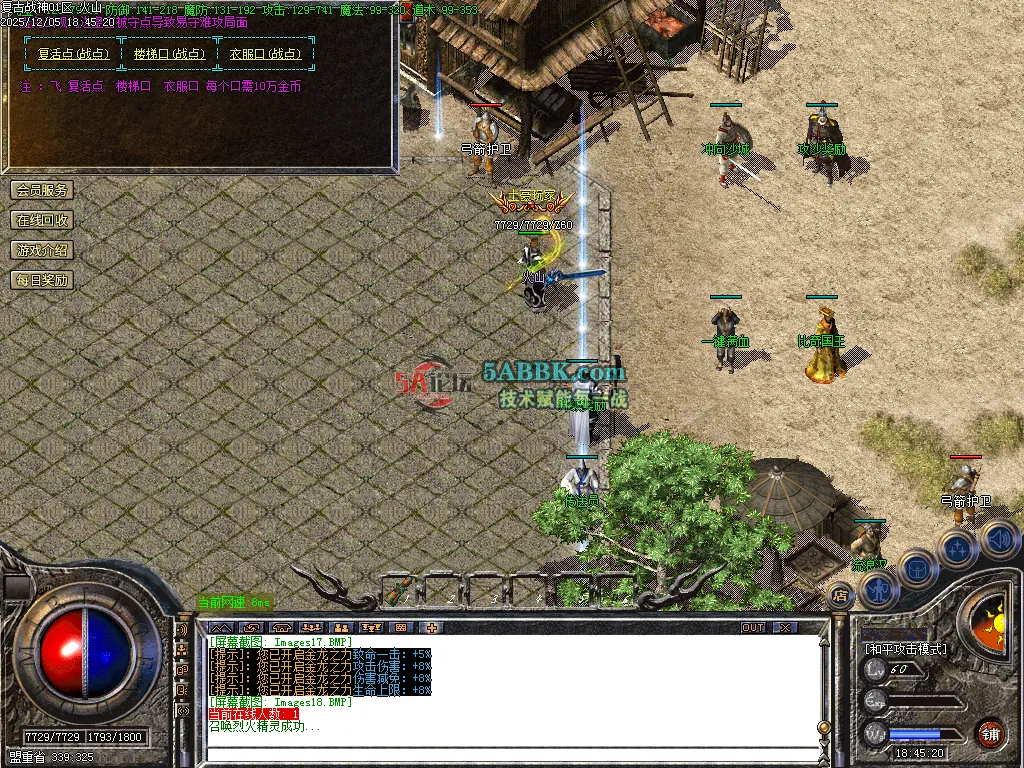Choose the 楼梯口 (战点) teleport link
This screenshot has width=1024, height=768.
click(169, 54)
